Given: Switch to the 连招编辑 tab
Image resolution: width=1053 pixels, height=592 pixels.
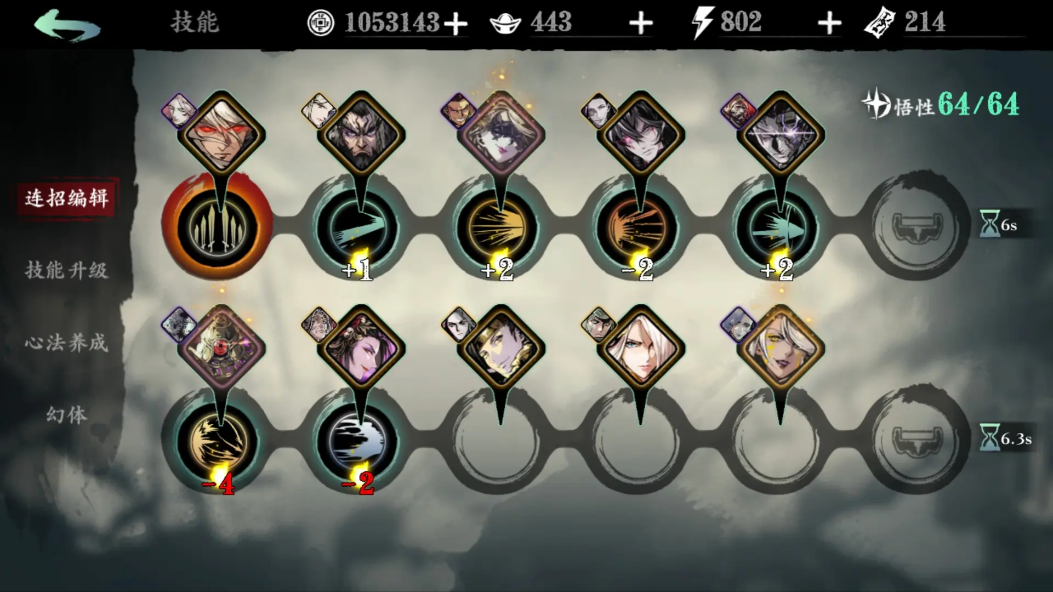Looking at the screenshot, I should coord(66,198).
